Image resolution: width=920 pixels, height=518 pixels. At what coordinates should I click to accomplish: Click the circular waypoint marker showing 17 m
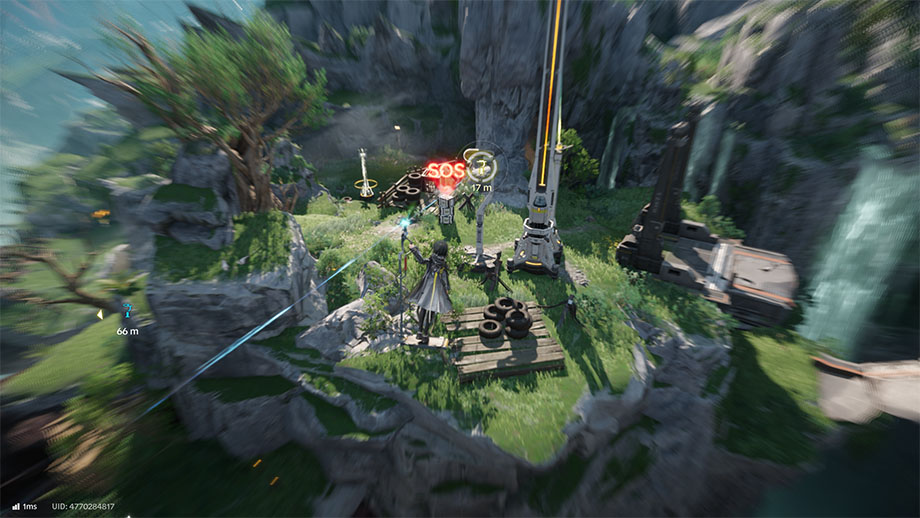pos(481,166)
